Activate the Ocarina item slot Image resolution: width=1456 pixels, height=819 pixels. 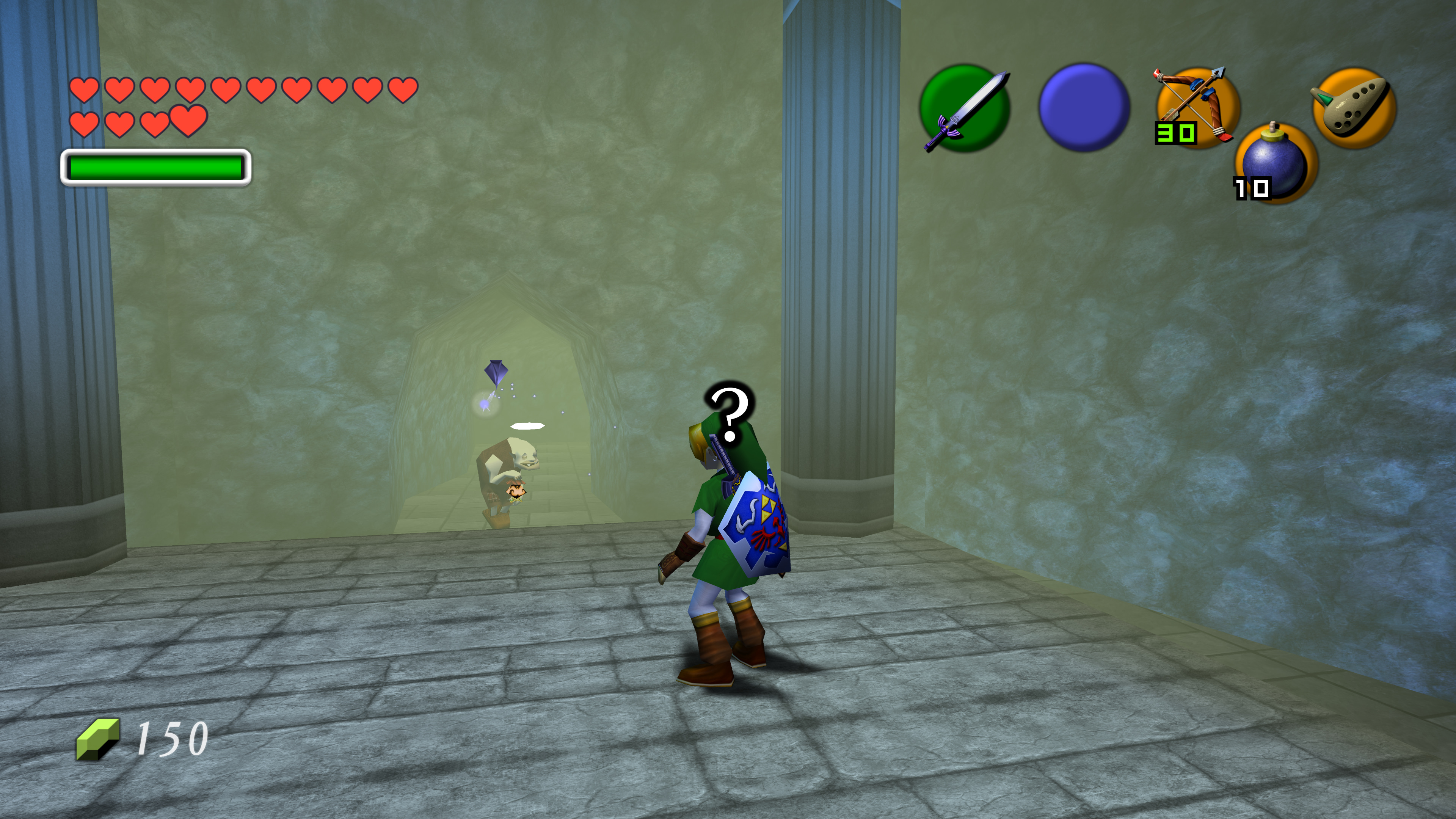pos(1354,107)
